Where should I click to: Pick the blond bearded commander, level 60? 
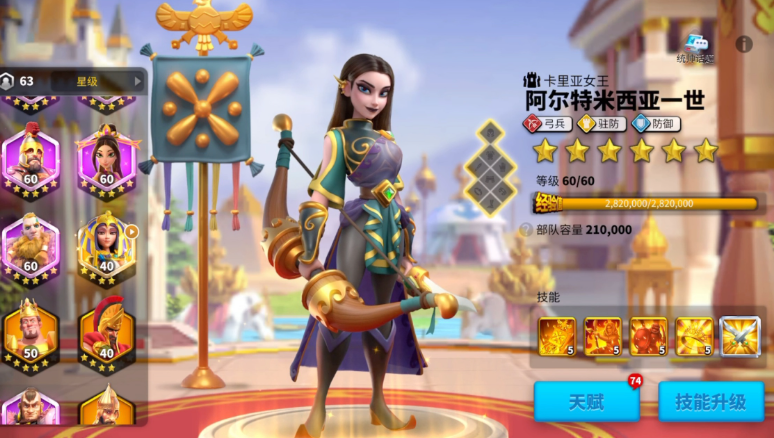[x=30, y=246]
